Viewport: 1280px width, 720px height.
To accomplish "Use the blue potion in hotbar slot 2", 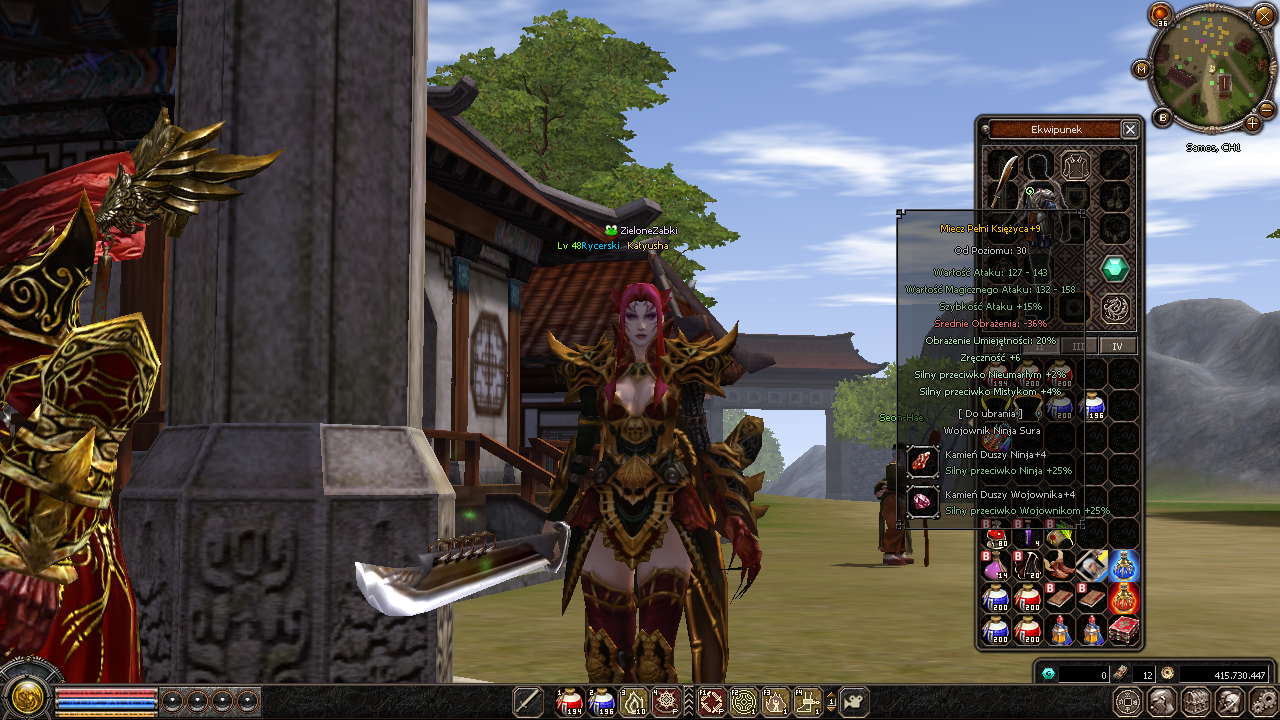I will pyautogui.click(x=602, y=702).
